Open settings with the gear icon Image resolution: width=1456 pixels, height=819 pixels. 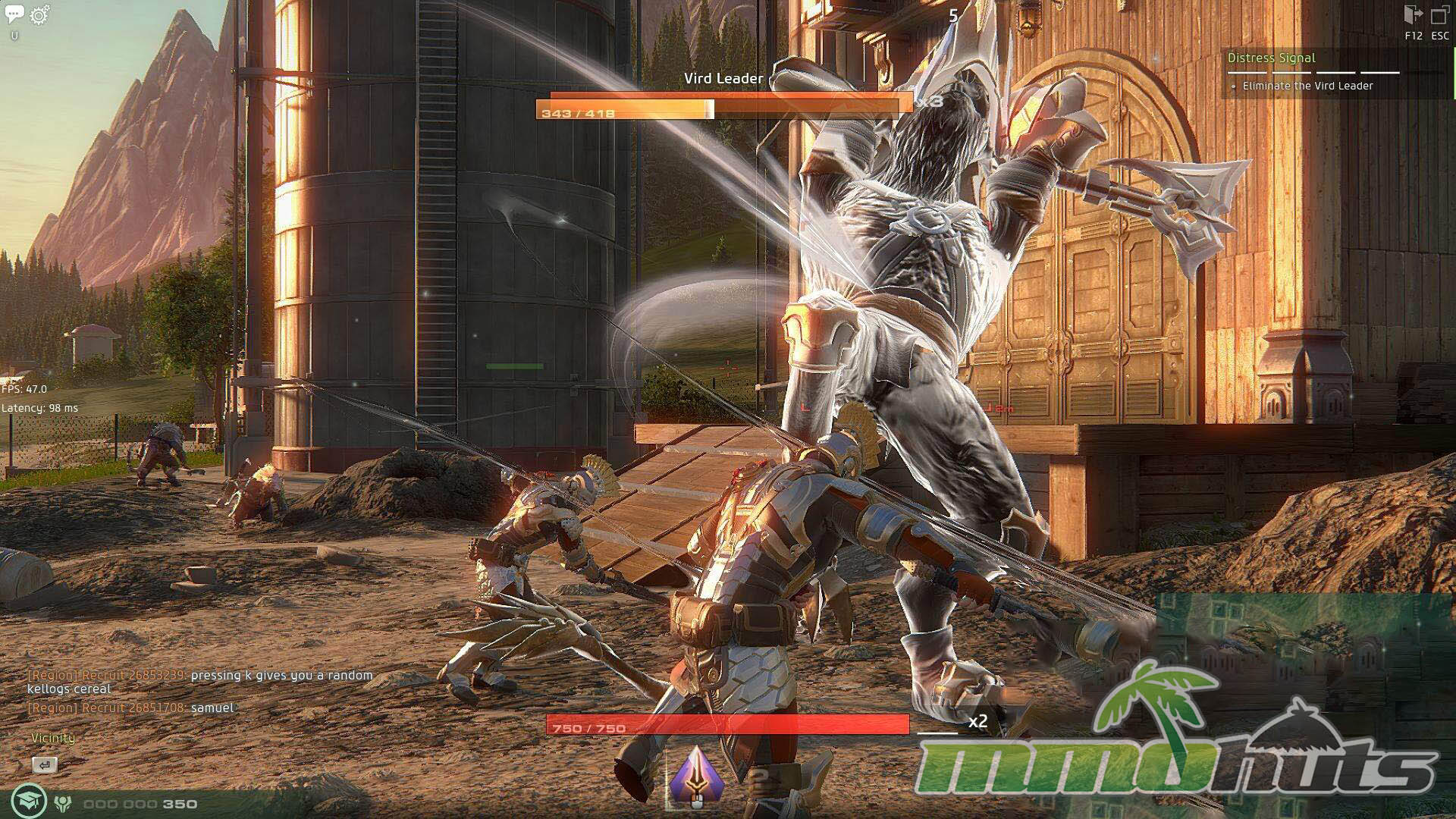point(39,14)
